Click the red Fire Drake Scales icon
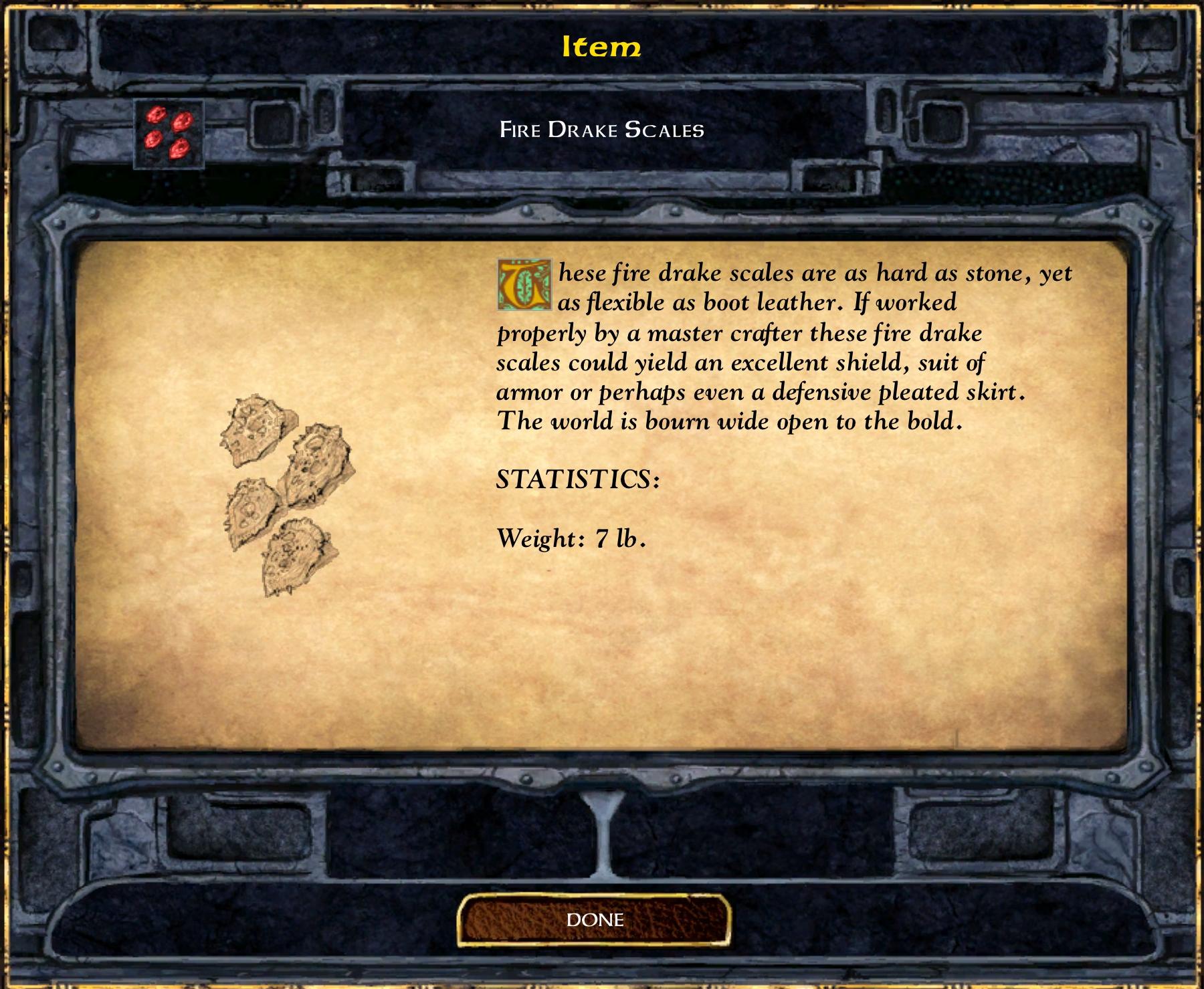1204x989 pixels. [169, 134]
